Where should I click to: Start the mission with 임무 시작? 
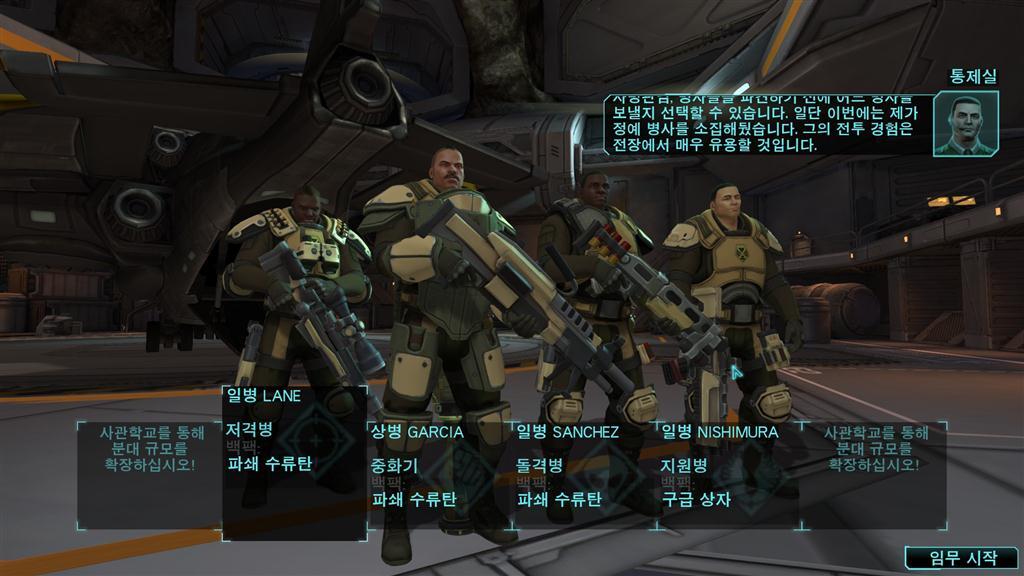coord(961,558)
